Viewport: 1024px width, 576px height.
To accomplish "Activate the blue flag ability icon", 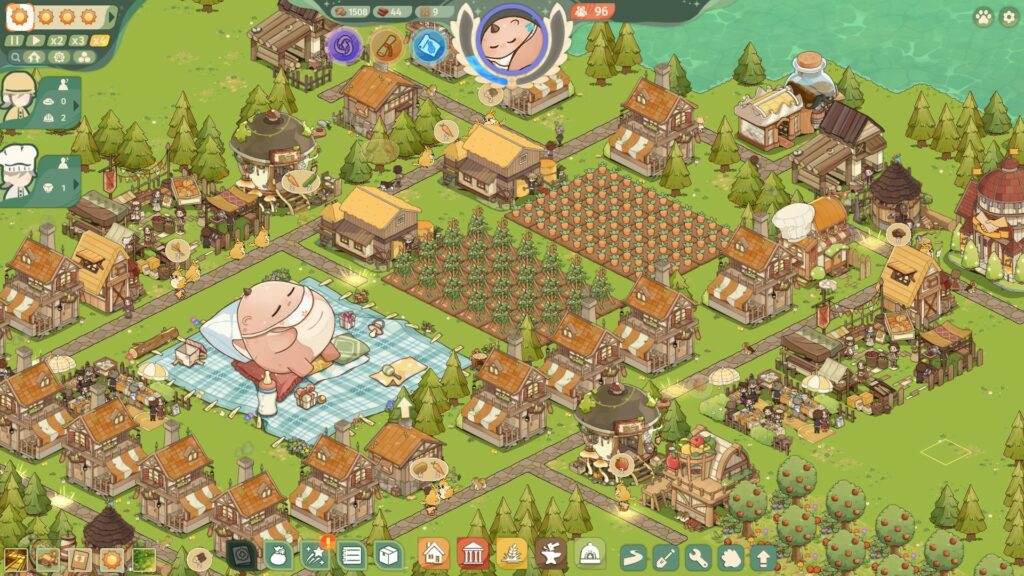I will 430,46.
